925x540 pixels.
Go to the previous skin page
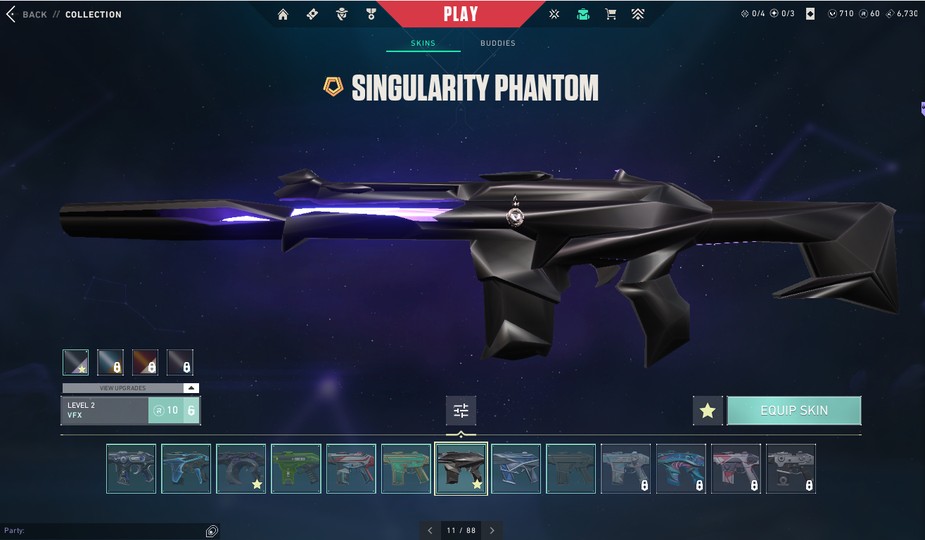(x=430, y=530)
